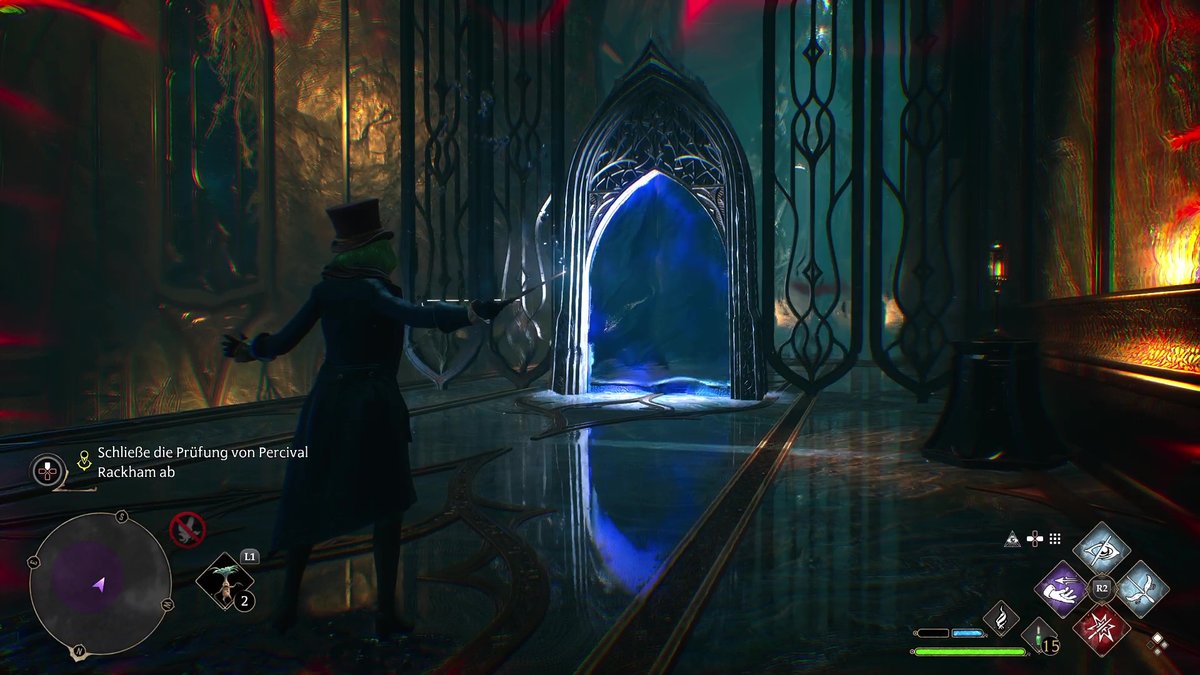
Task: Cast the red starburst damage spell
Action: pyautogui.click(x=1101, y=629)
